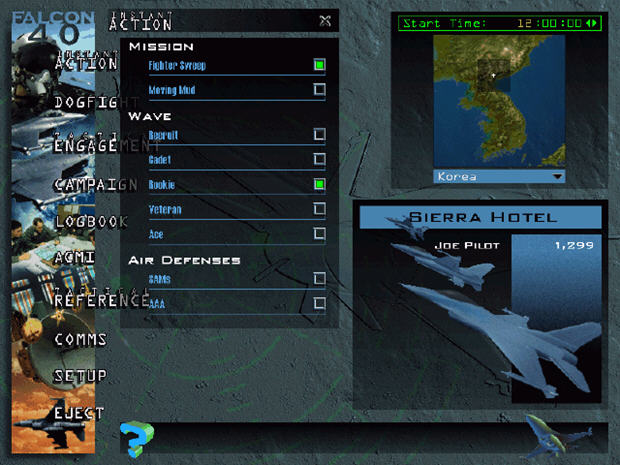Open the Tactical Reference
This screenshot has height=465, width=620.
pos(102,299)
